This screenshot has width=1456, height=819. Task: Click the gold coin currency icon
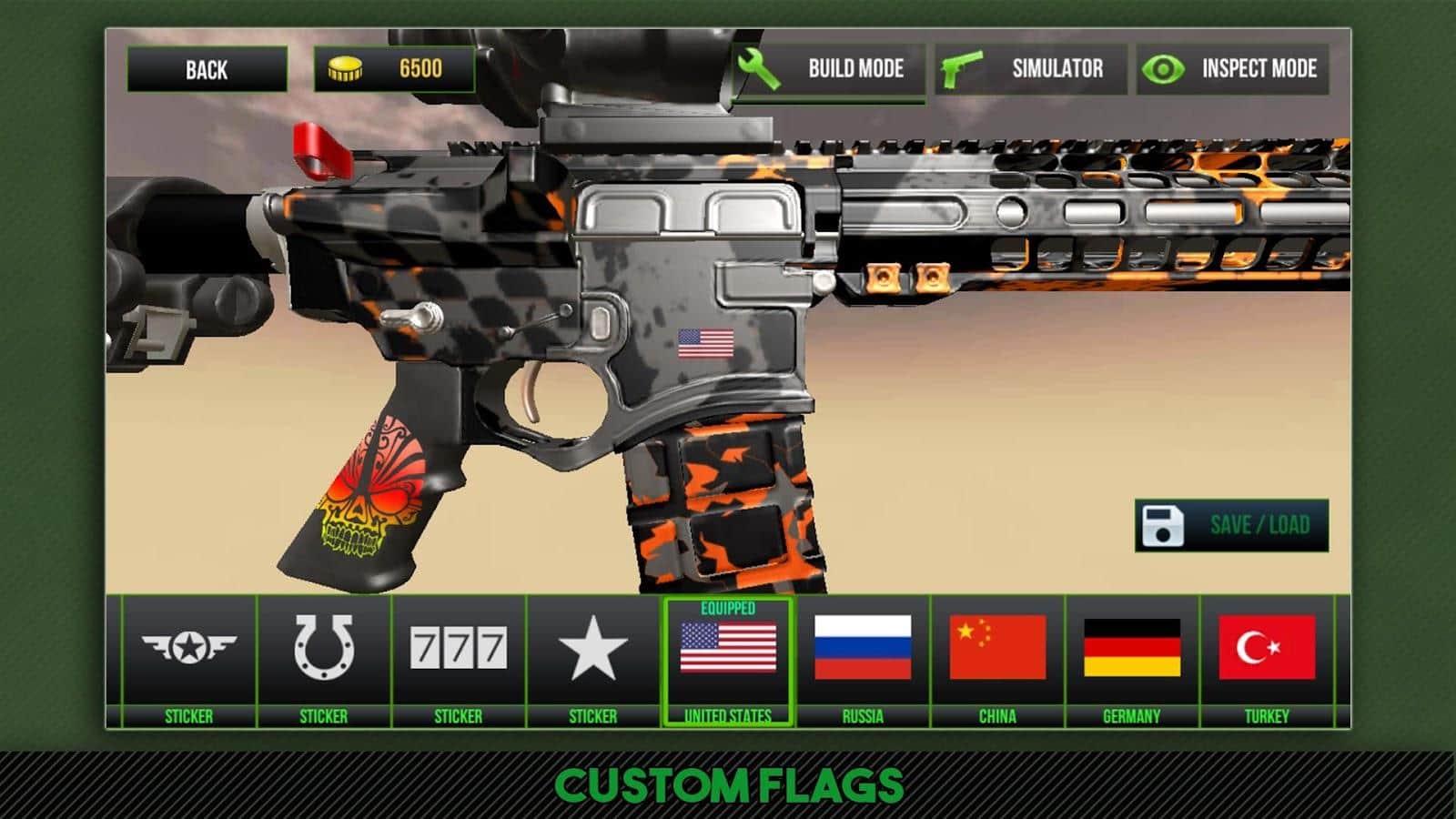click(348, 66)
